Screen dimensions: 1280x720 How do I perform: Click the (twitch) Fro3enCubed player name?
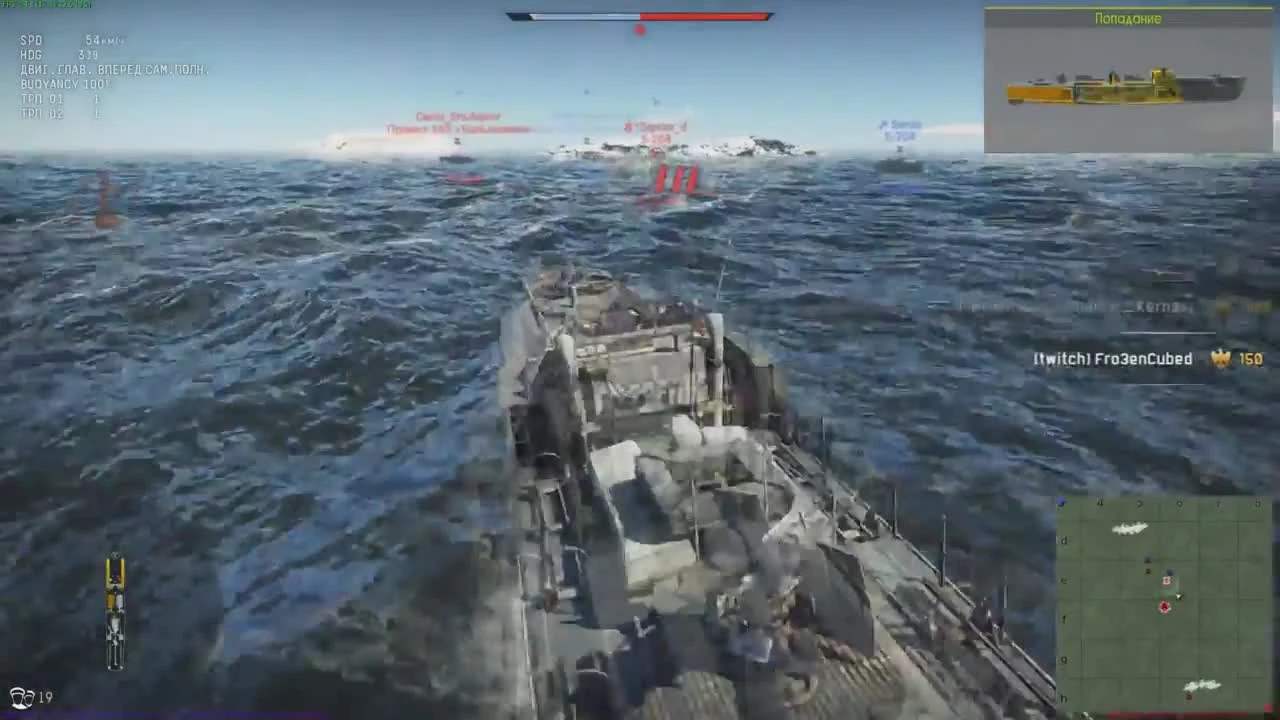[x=1113, y=358]
